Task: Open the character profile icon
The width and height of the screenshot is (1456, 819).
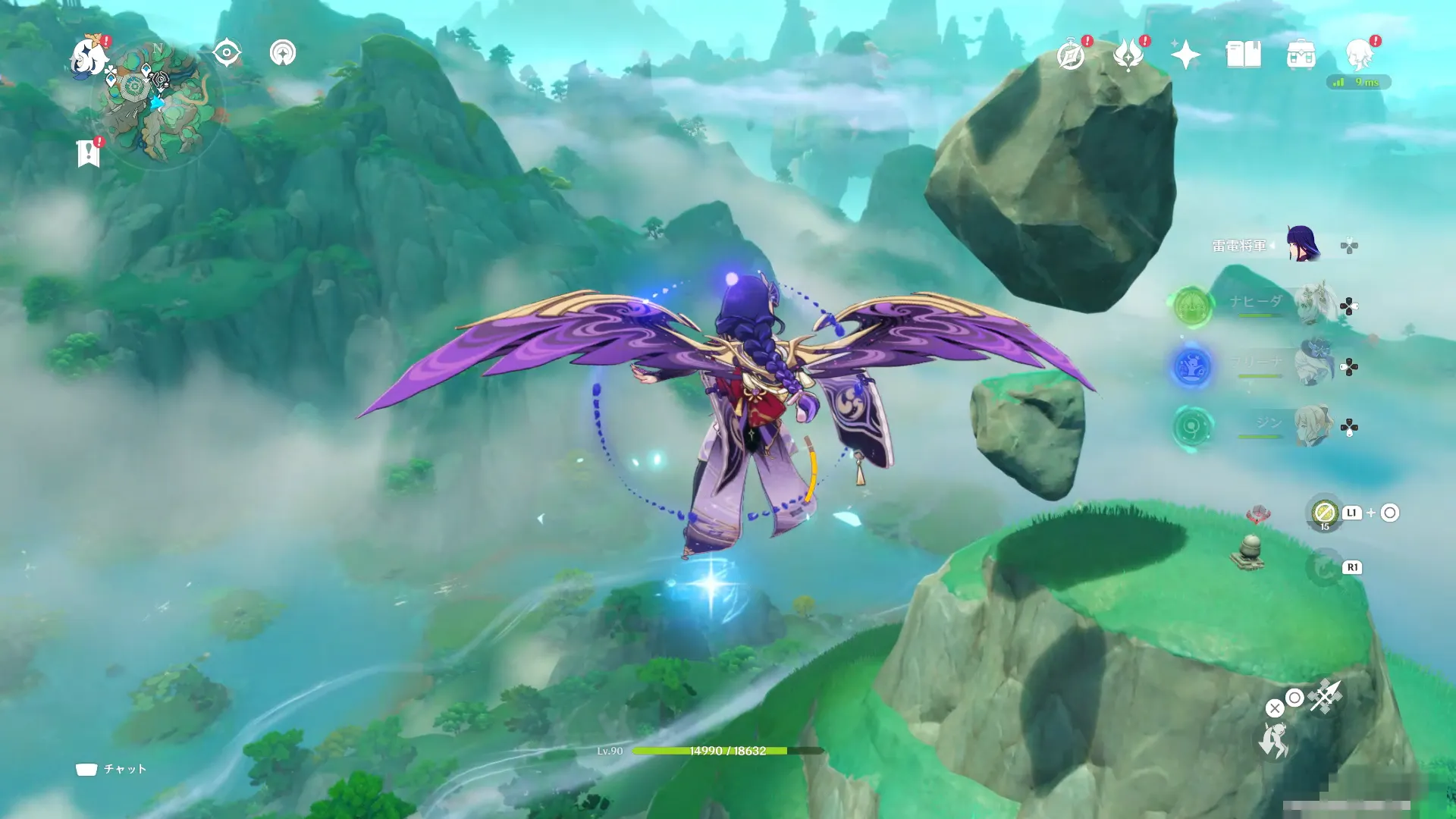Action: point(1359,55)
